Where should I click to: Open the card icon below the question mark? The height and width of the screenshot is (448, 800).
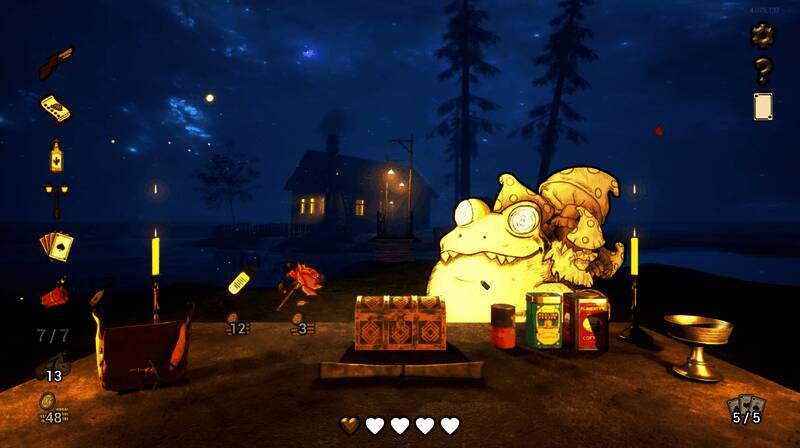tap(763, 106)
